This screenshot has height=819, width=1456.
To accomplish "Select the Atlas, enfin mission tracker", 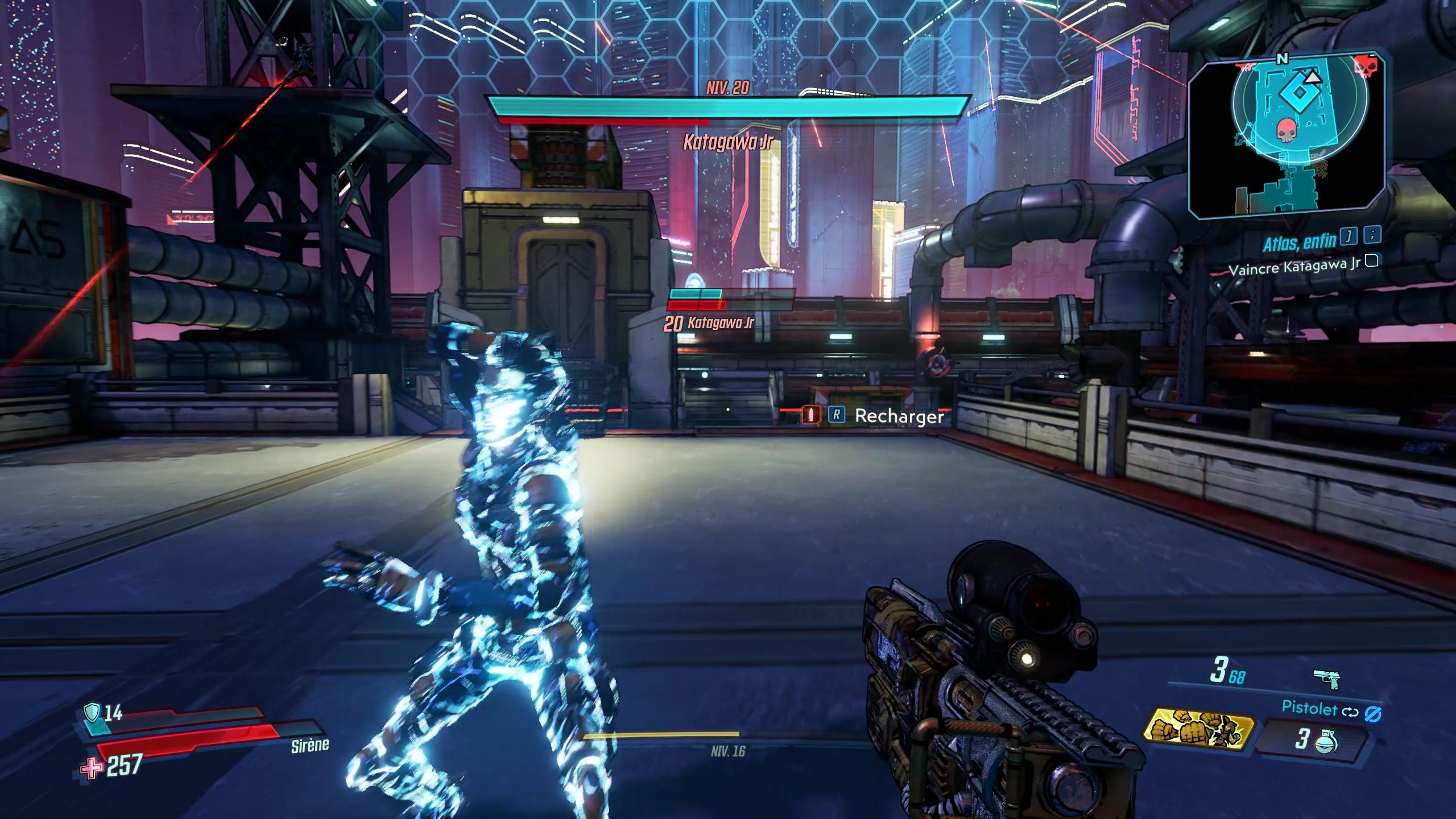I will point(1299,243).
